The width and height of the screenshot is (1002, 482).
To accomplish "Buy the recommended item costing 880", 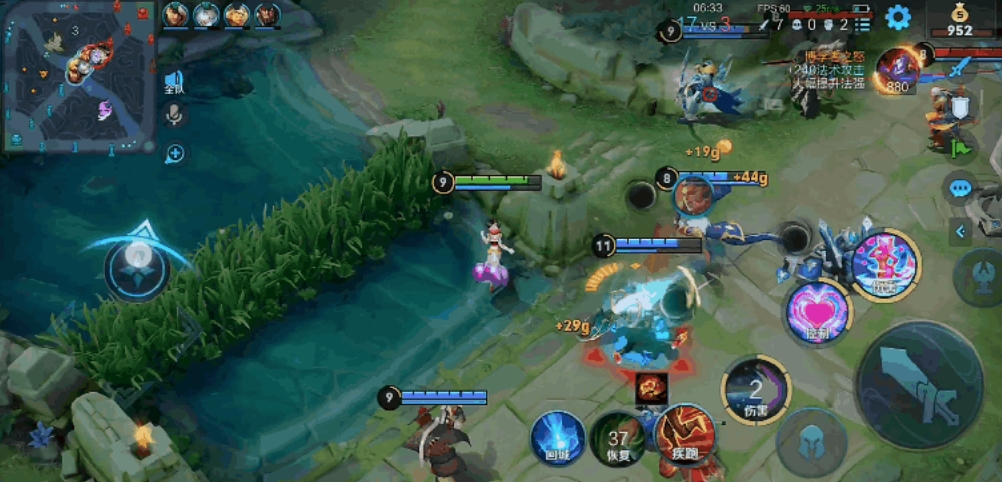I will [897, 71].
